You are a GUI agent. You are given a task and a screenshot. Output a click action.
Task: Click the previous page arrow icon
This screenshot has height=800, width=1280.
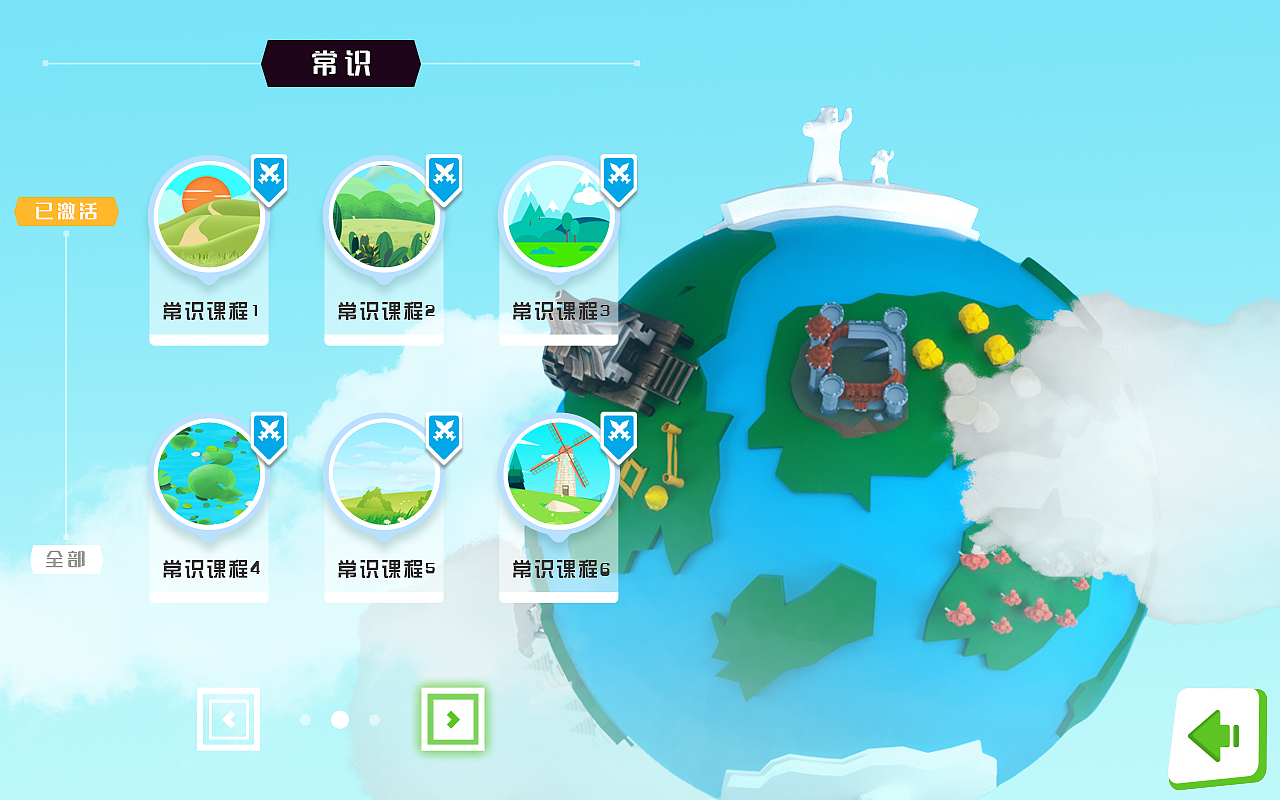point(229,719)
